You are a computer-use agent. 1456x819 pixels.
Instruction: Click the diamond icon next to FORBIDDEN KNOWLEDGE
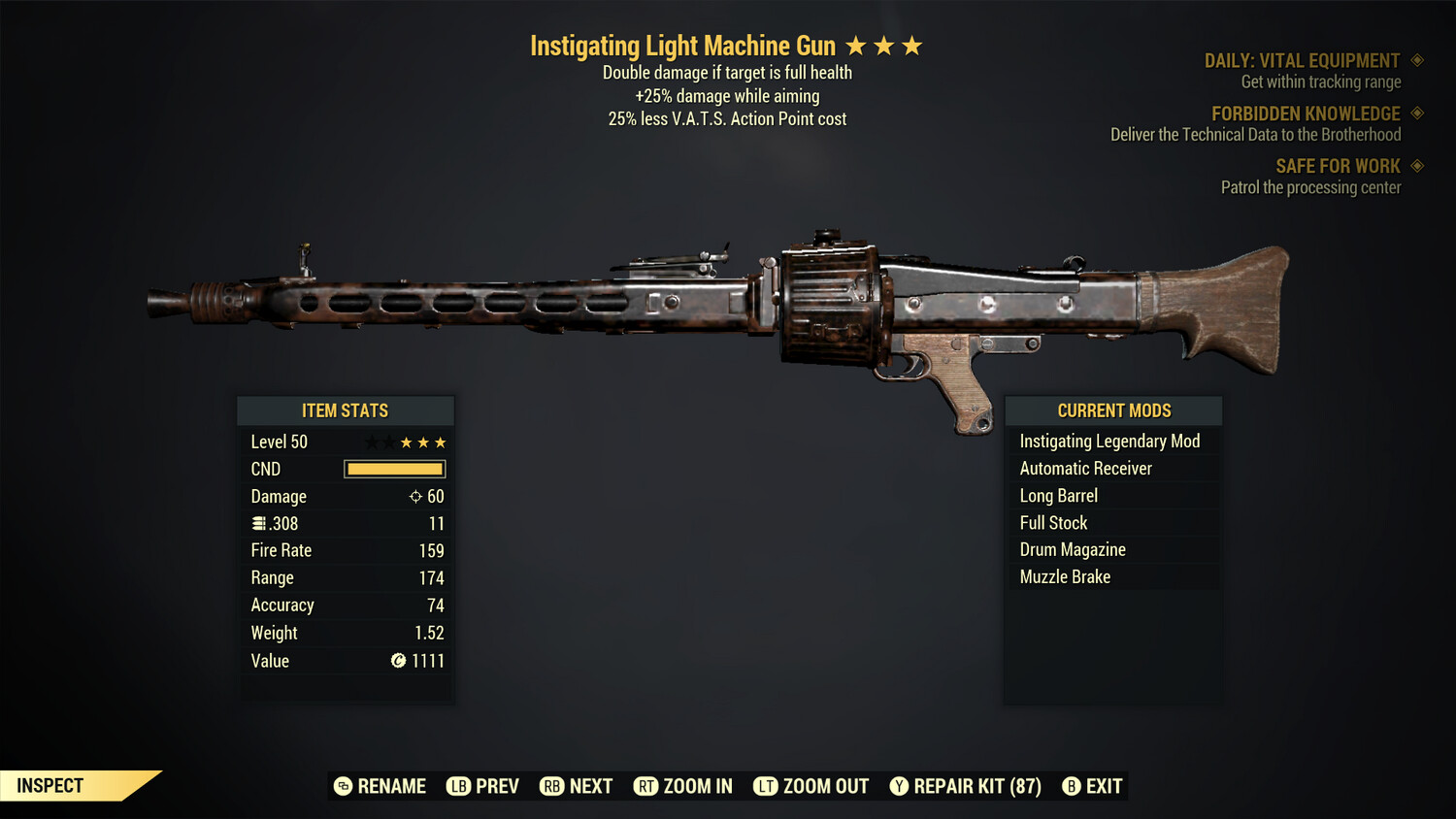(x=1416, y=114)
